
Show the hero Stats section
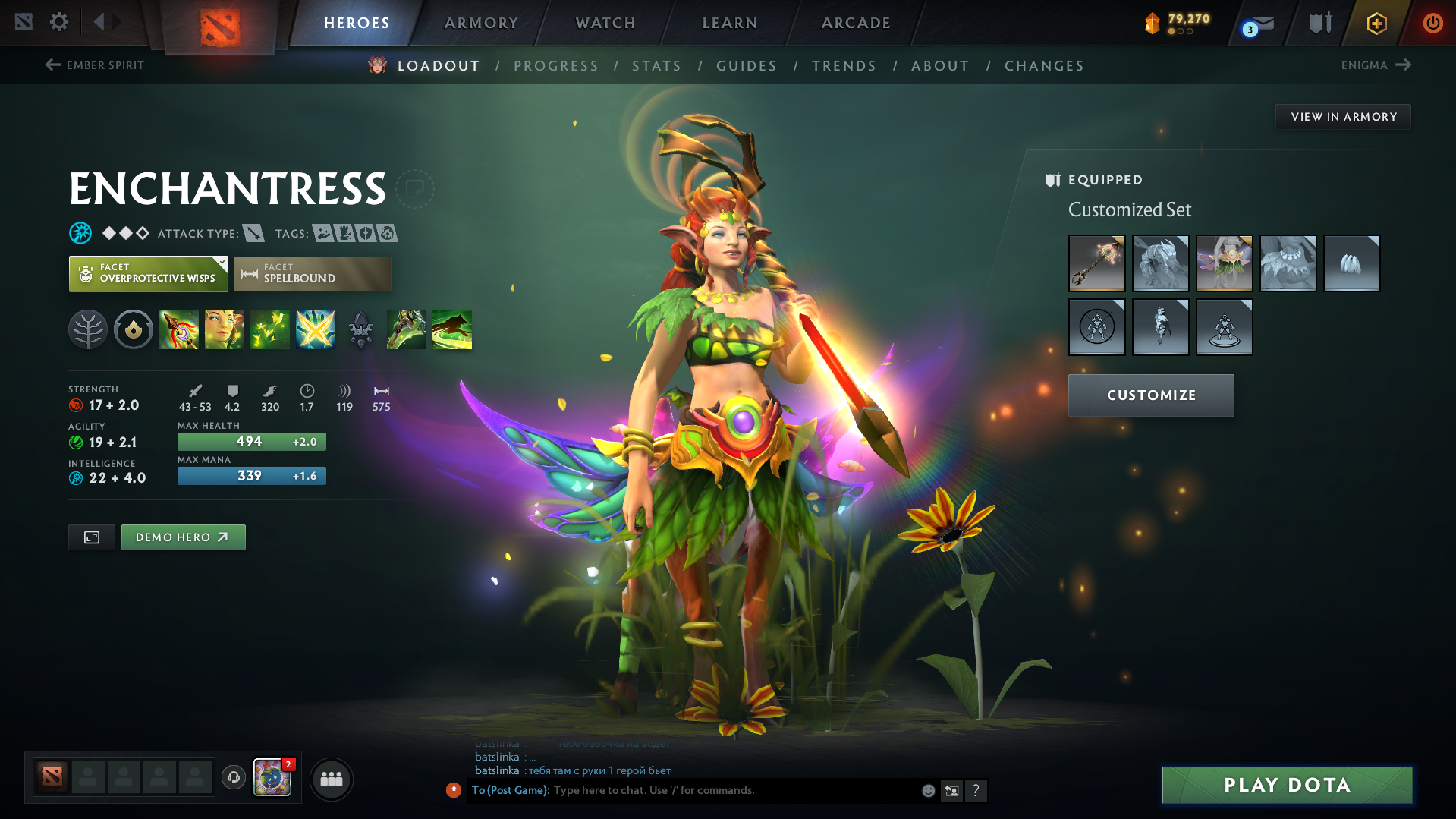point(656,66)
